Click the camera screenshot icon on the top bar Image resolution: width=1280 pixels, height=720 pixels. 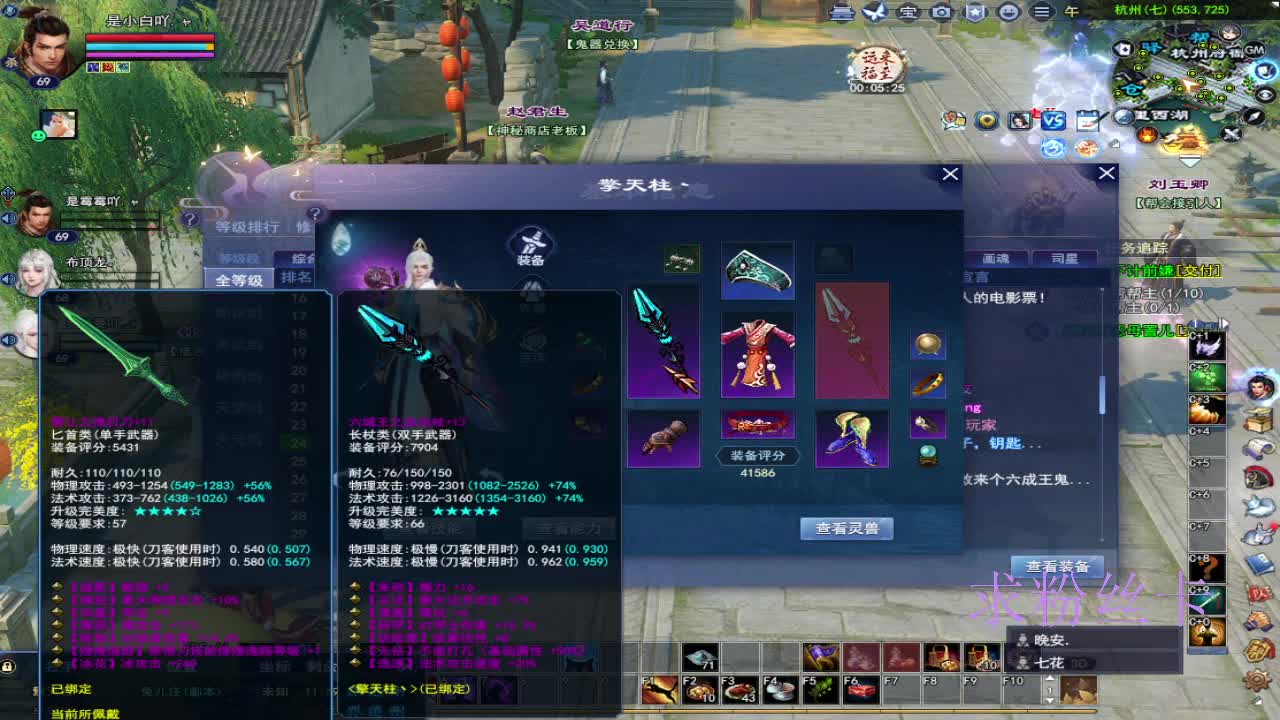pyautogui.click(x=941, y=11)
